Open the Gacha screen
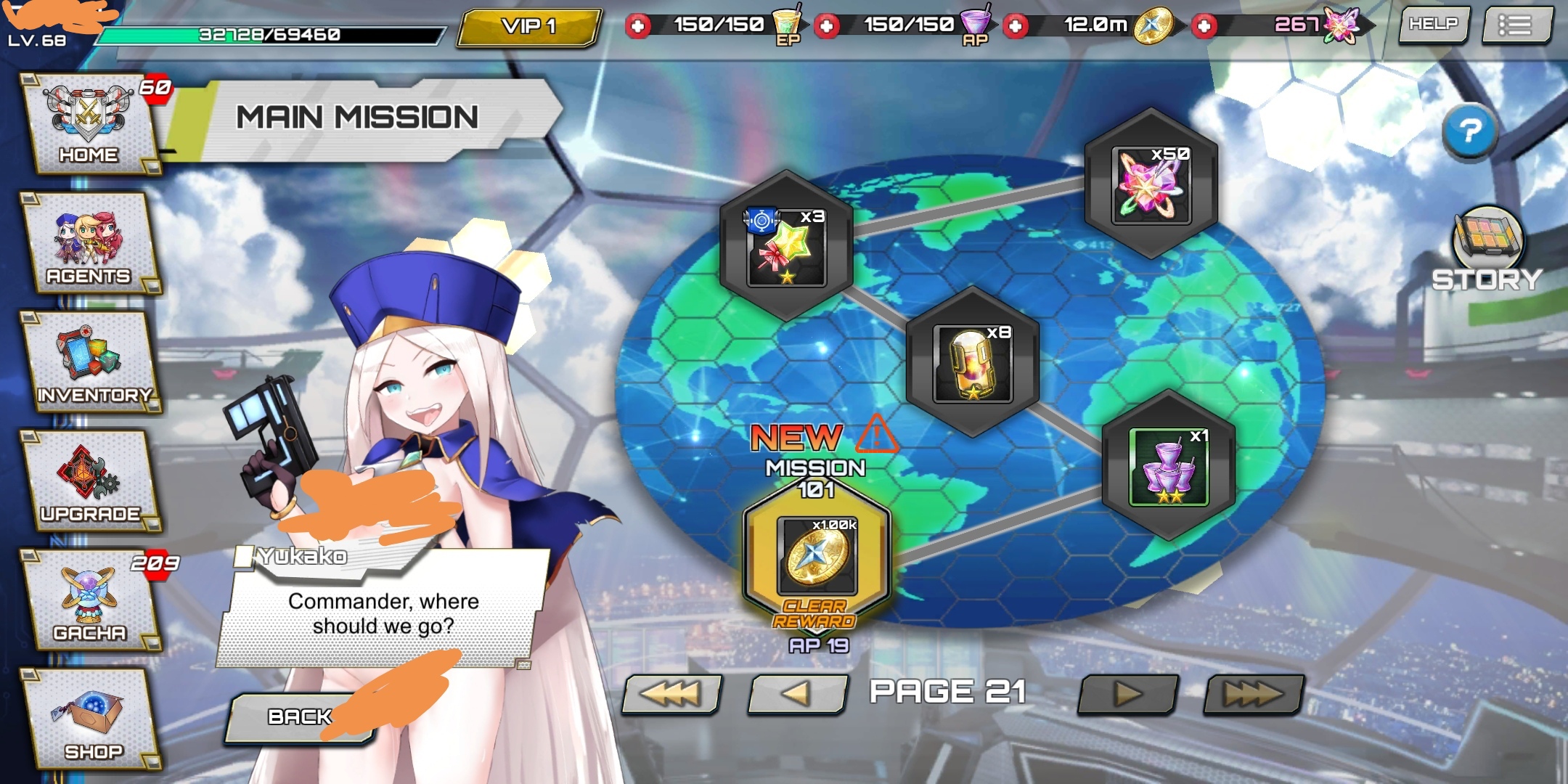 [91, 600]
